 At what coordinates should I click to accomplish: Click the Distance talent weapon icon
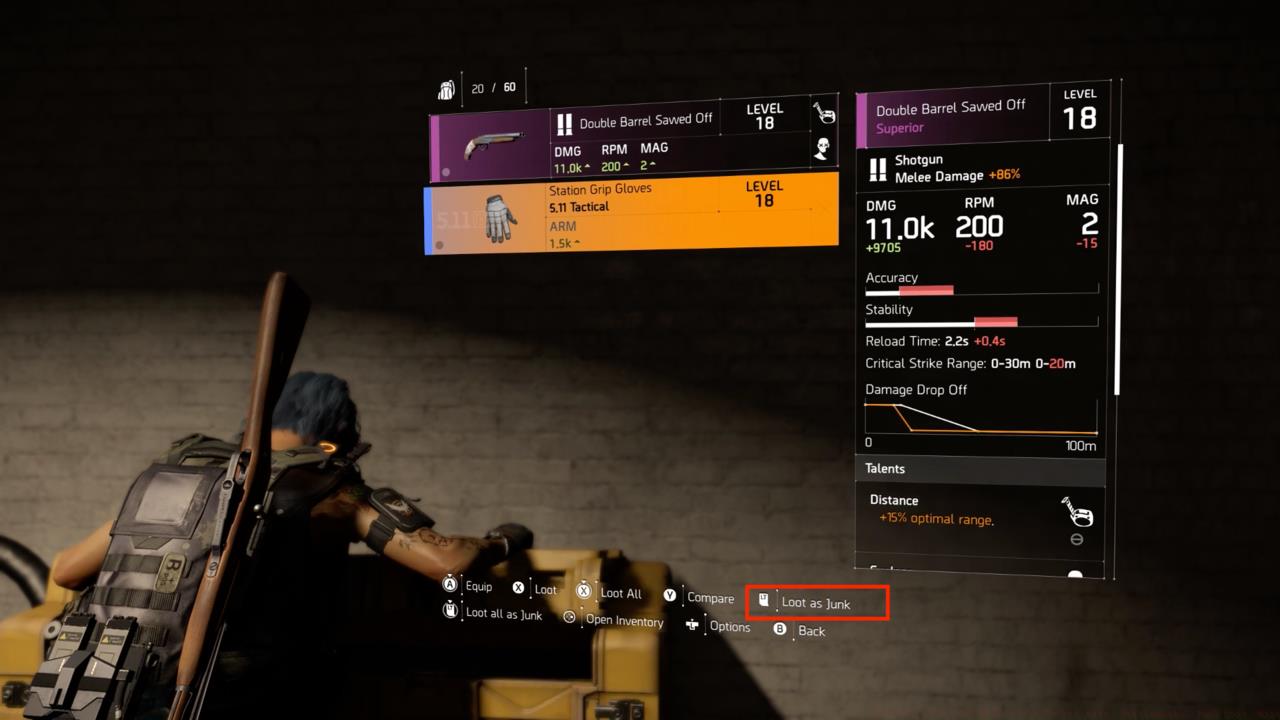1078,512
